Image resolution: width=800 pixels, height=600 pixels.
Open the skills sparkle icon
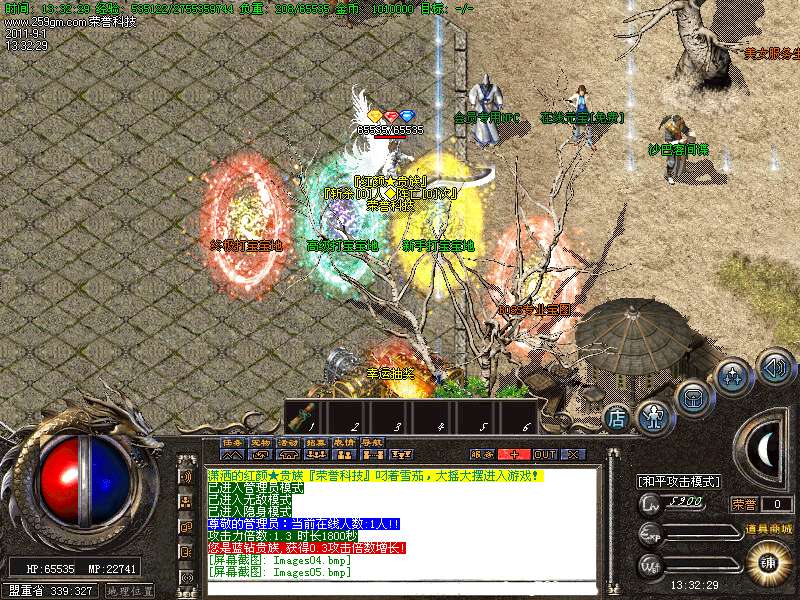(x=733, y=377)
